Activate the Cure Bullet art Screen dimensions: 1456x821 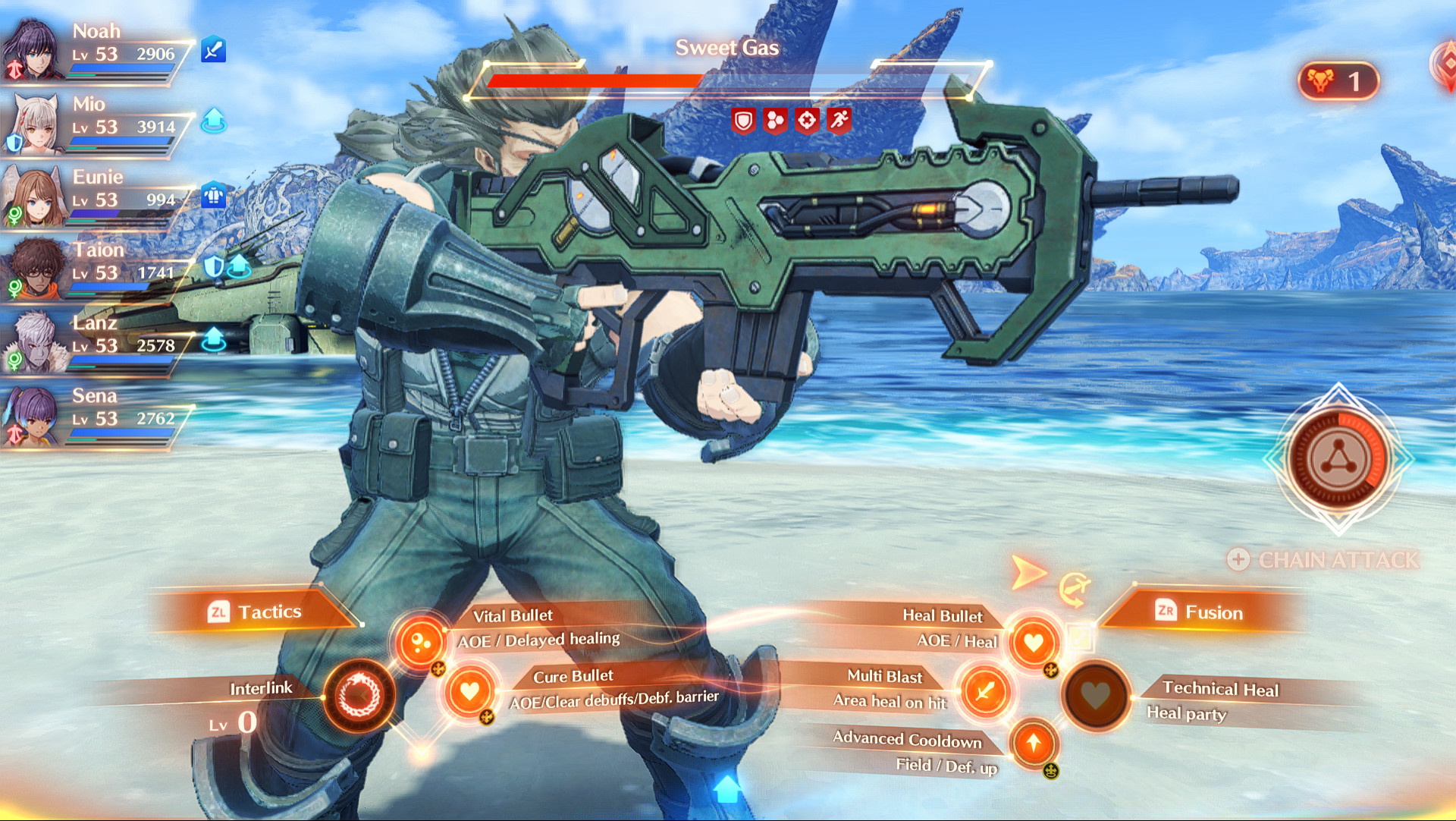pyautogui.click(x=470, y=691)
